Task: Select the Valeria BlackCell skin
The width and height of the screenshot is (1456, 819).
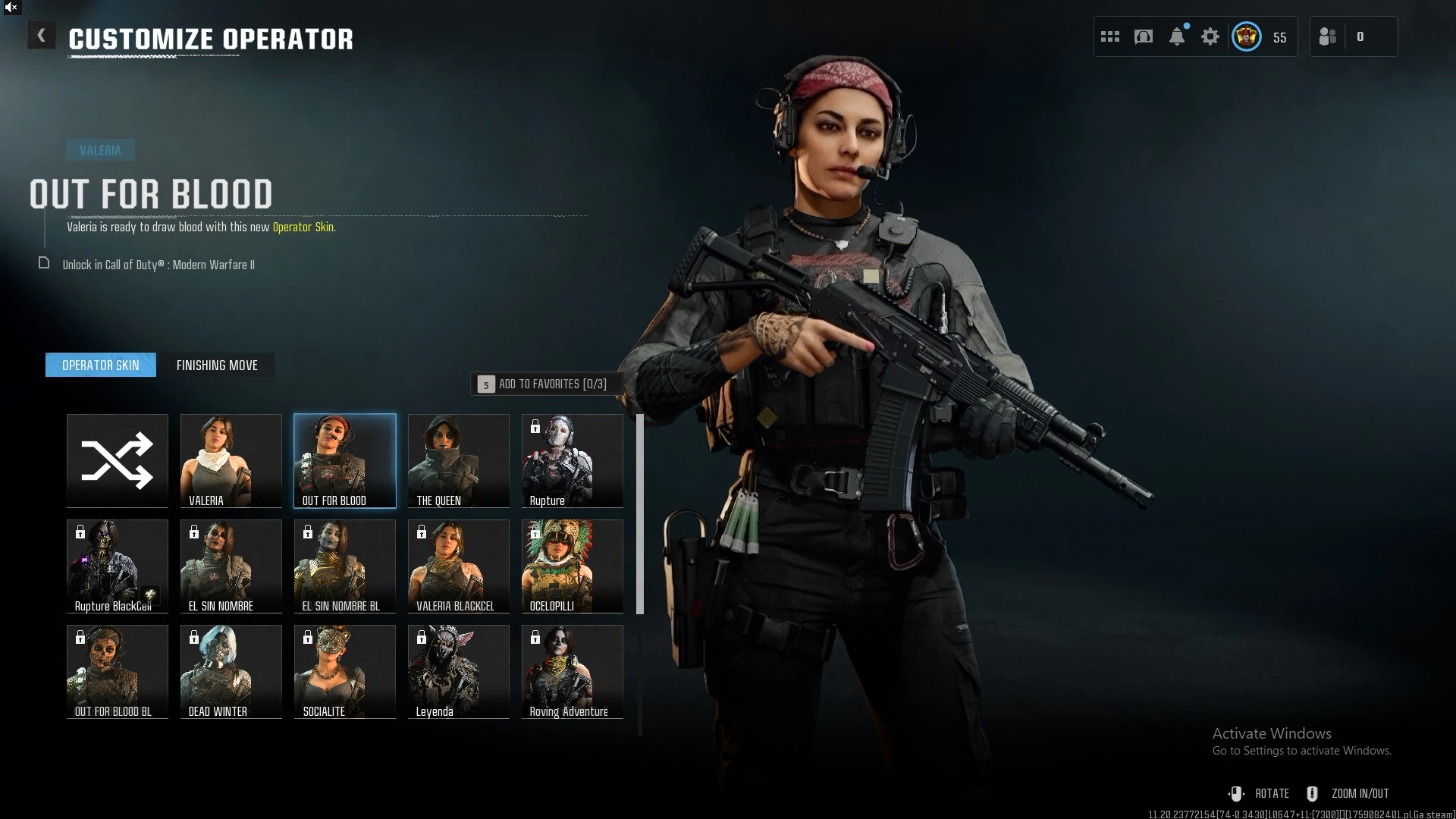Action: point(459,566)
